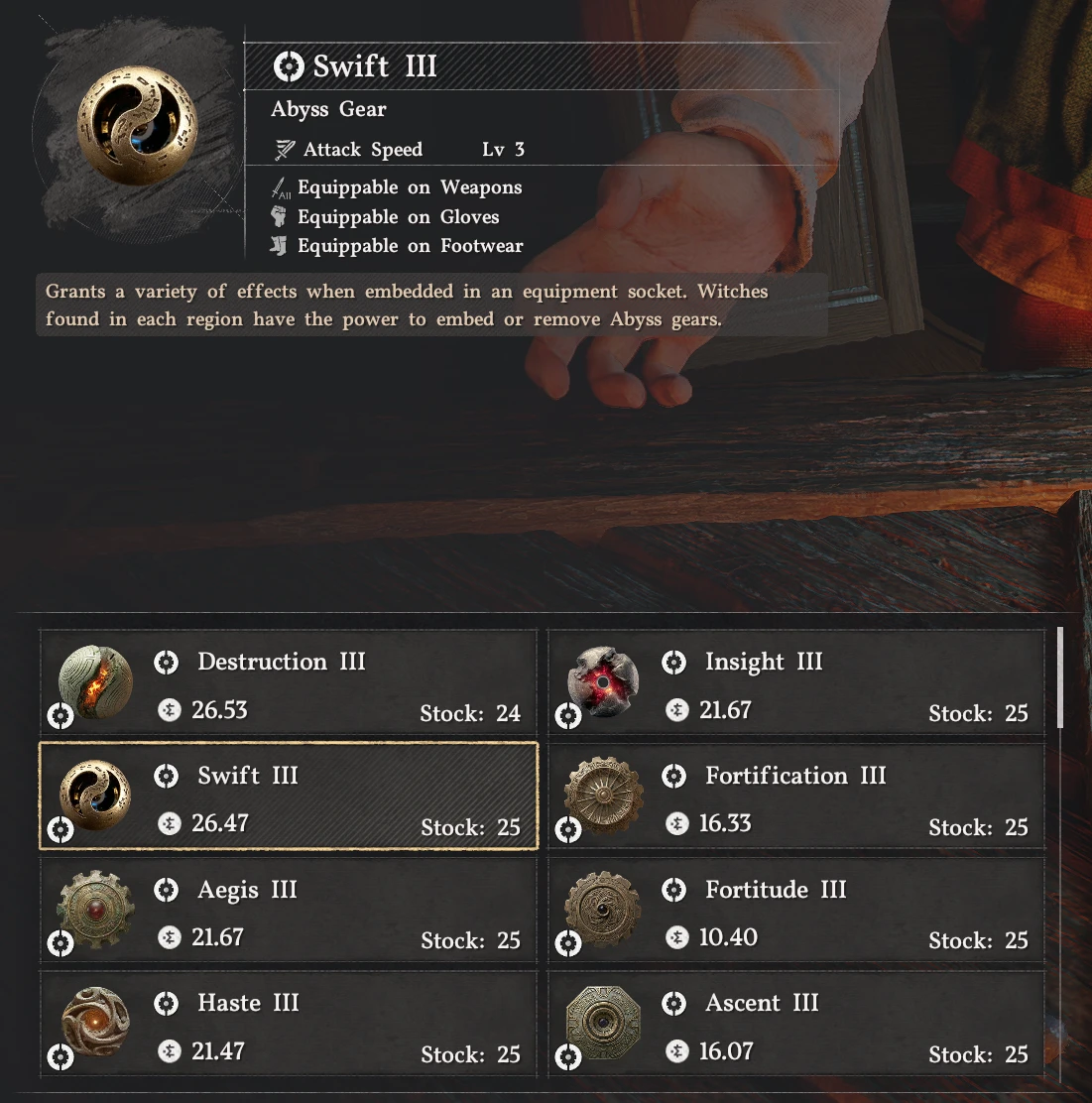Screen dimensions: 1092x1103
Task: Select the Destruction III abyss gear
Action: (288, 684)
